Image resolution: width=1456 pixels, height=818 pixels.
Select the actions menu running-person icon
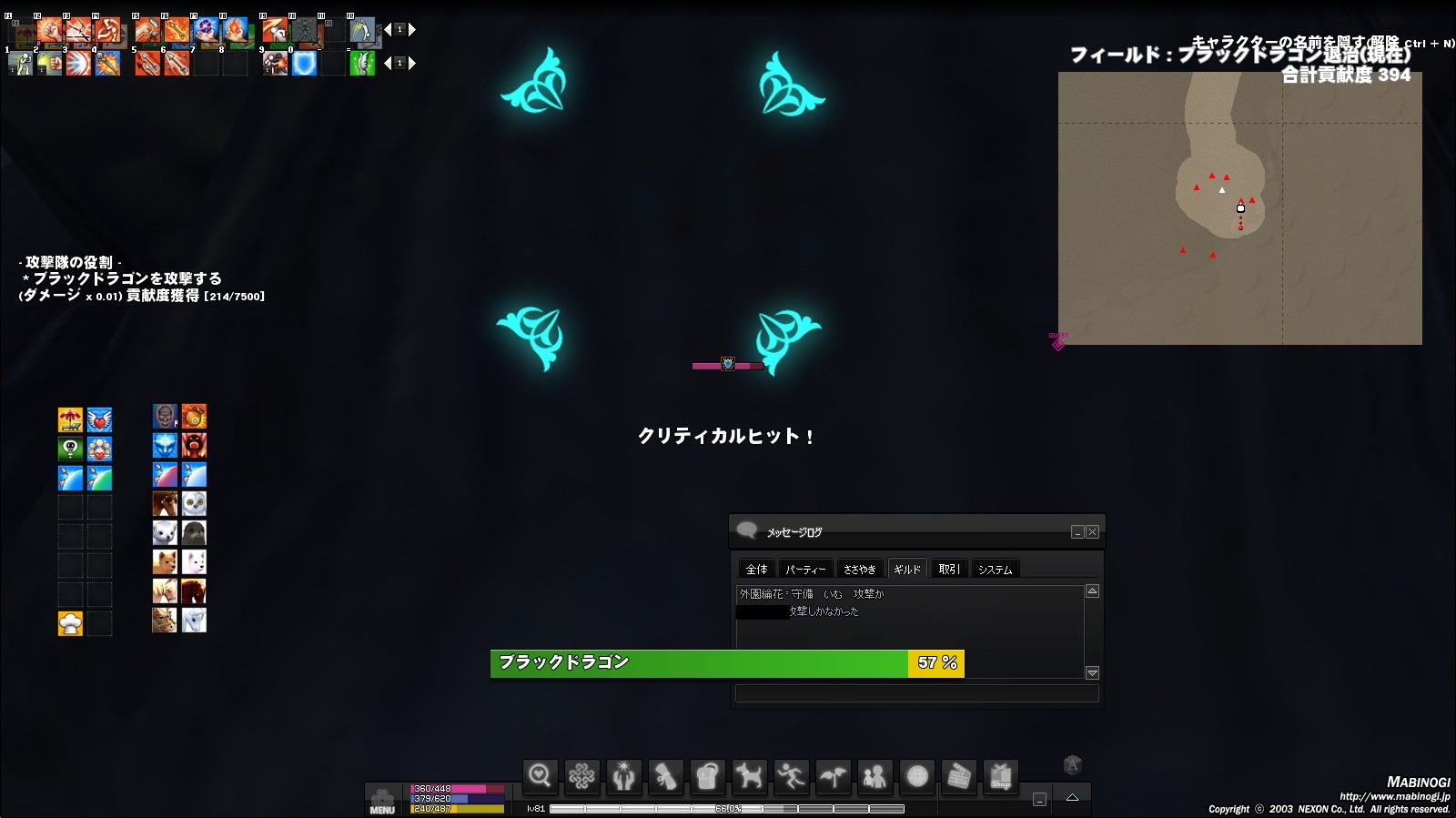point(791,777)
